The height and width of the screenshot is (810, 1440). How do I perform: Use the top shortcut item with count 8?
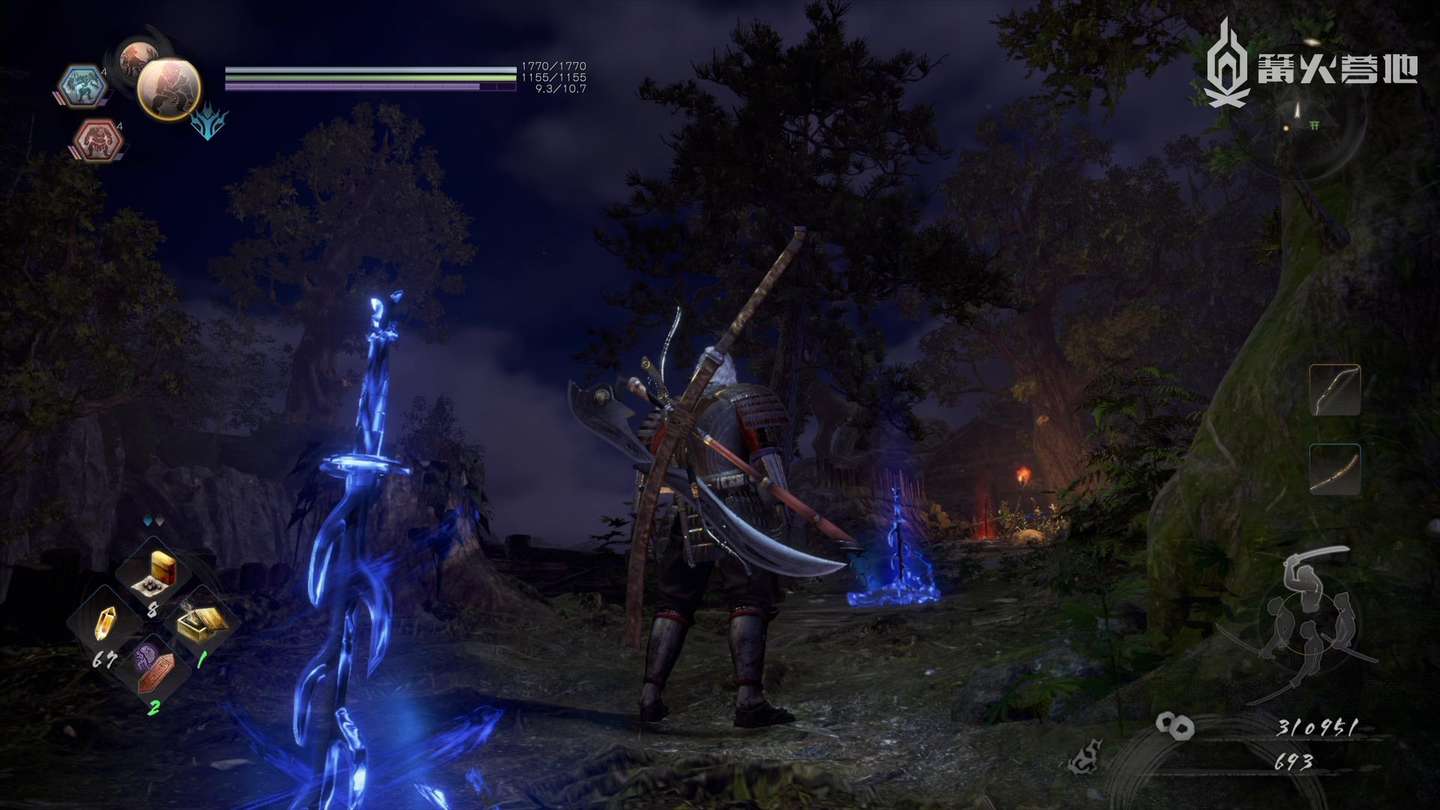[152, 575]
